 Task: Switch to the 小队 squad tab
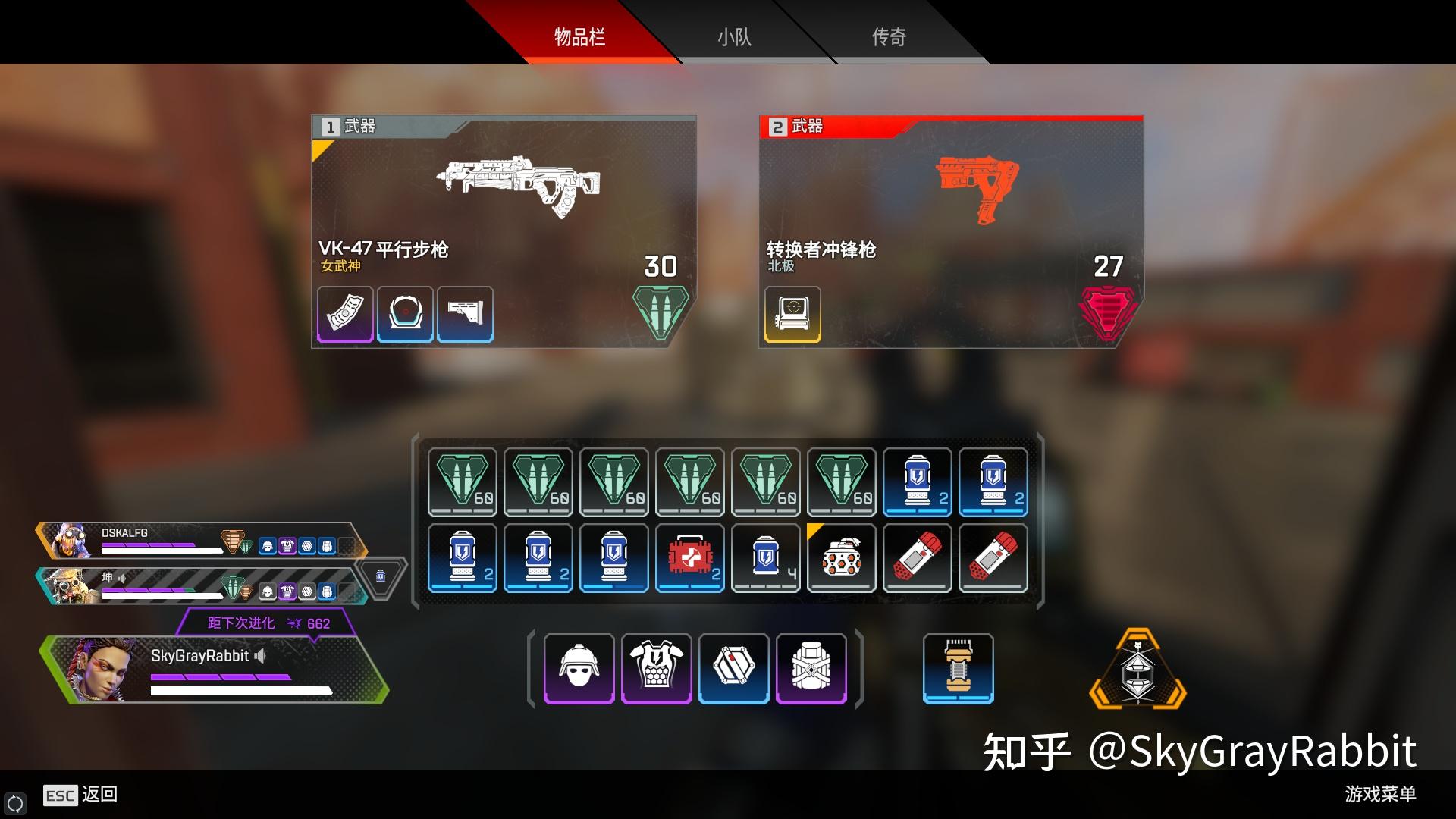pyautogui.click(x=734, y=36)
